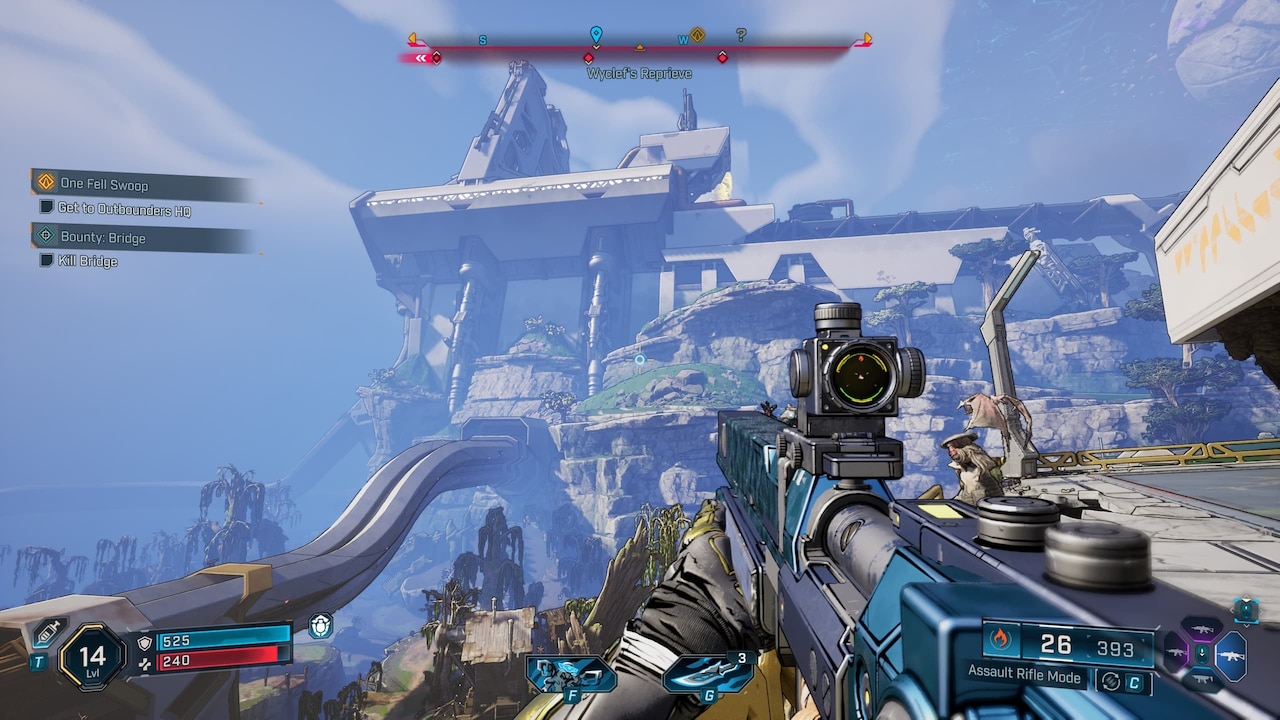Throw the knife ordnance ability
Image resolution: width=1280 pixels, height=720 pixels.
point(706,673)
